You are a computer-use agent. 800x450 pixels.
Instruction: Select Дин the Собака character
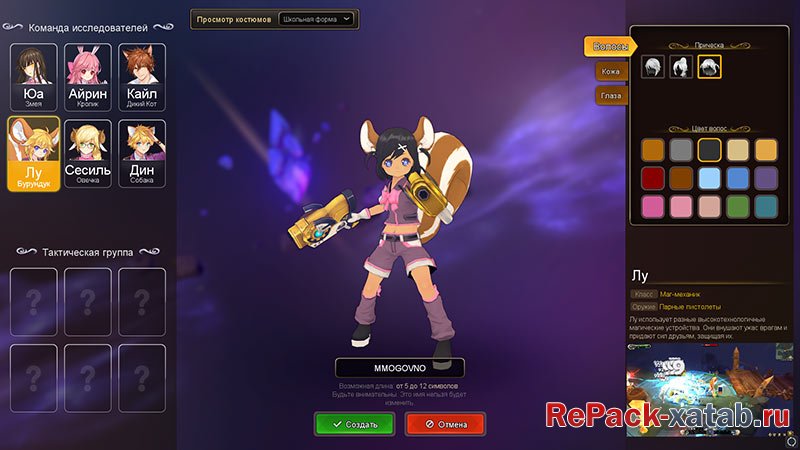click(x=141, y=153)
